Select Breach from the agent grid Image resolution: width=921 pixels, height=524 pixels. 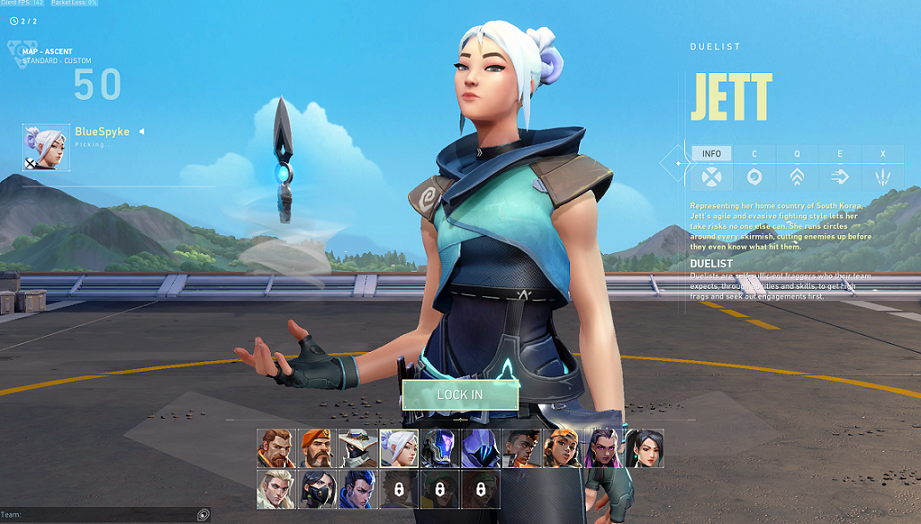[276, 449]
